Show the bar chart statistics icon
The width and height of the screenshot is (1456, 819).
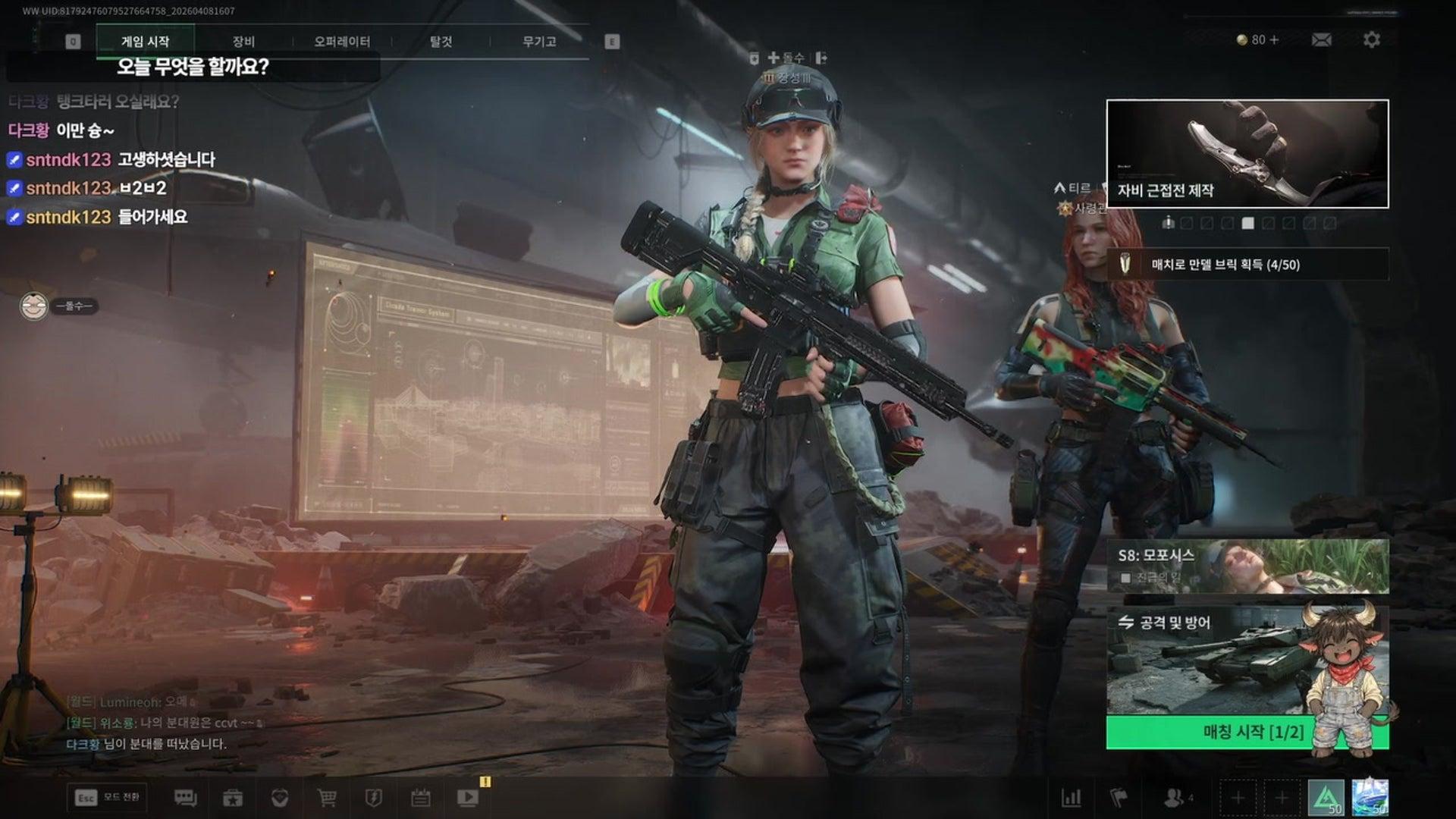coord(1071,798)
